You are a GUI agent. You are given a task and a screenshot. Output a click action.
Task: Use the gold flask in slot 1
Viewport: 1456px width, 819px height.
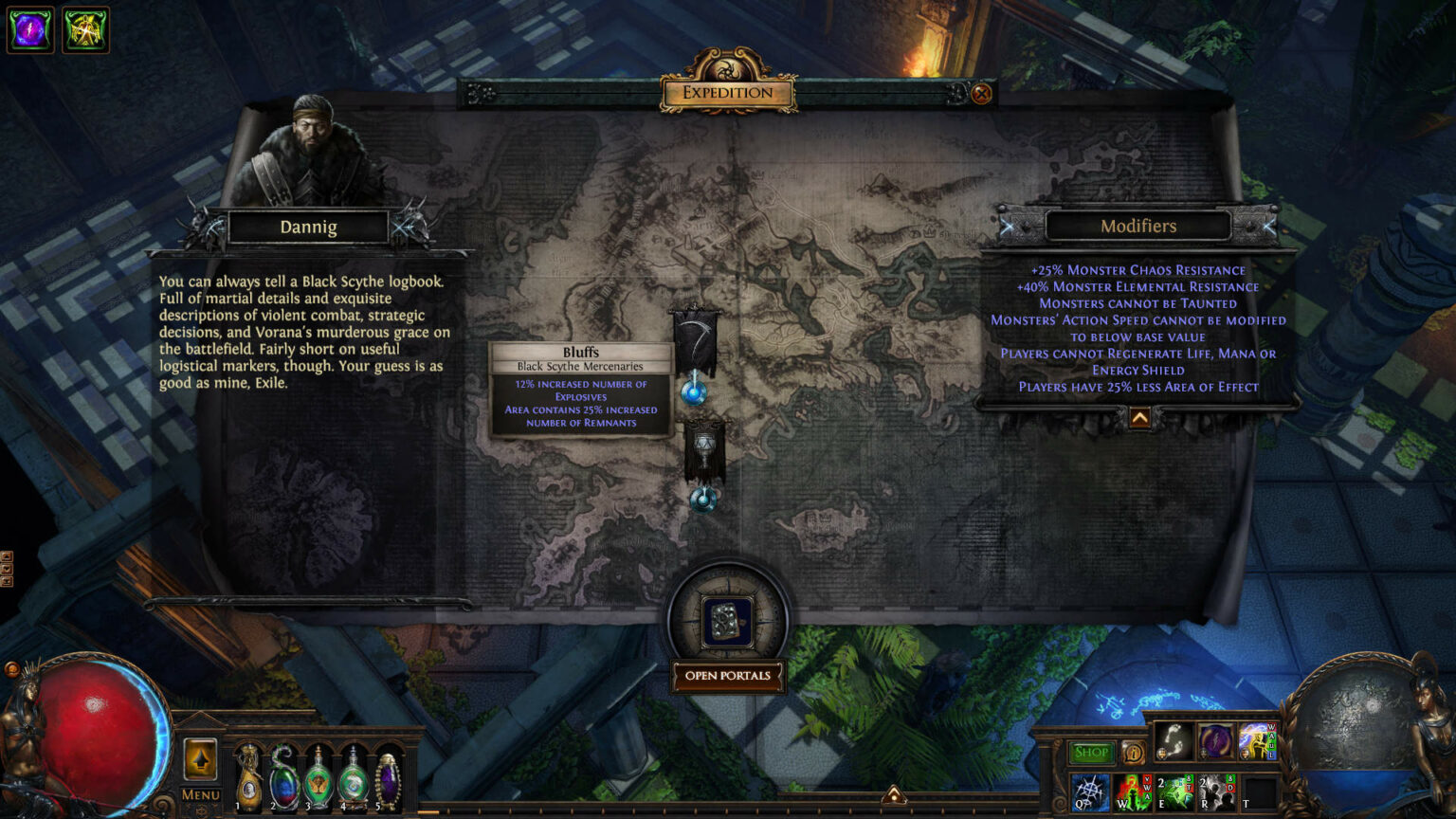point(248,777)
